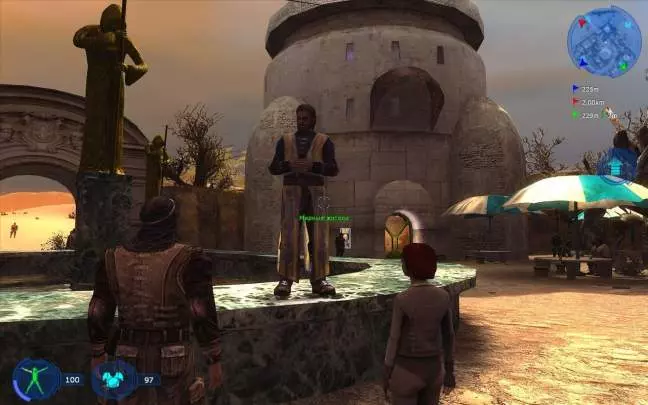Click the circular minimap

click(x=604, y=42)
